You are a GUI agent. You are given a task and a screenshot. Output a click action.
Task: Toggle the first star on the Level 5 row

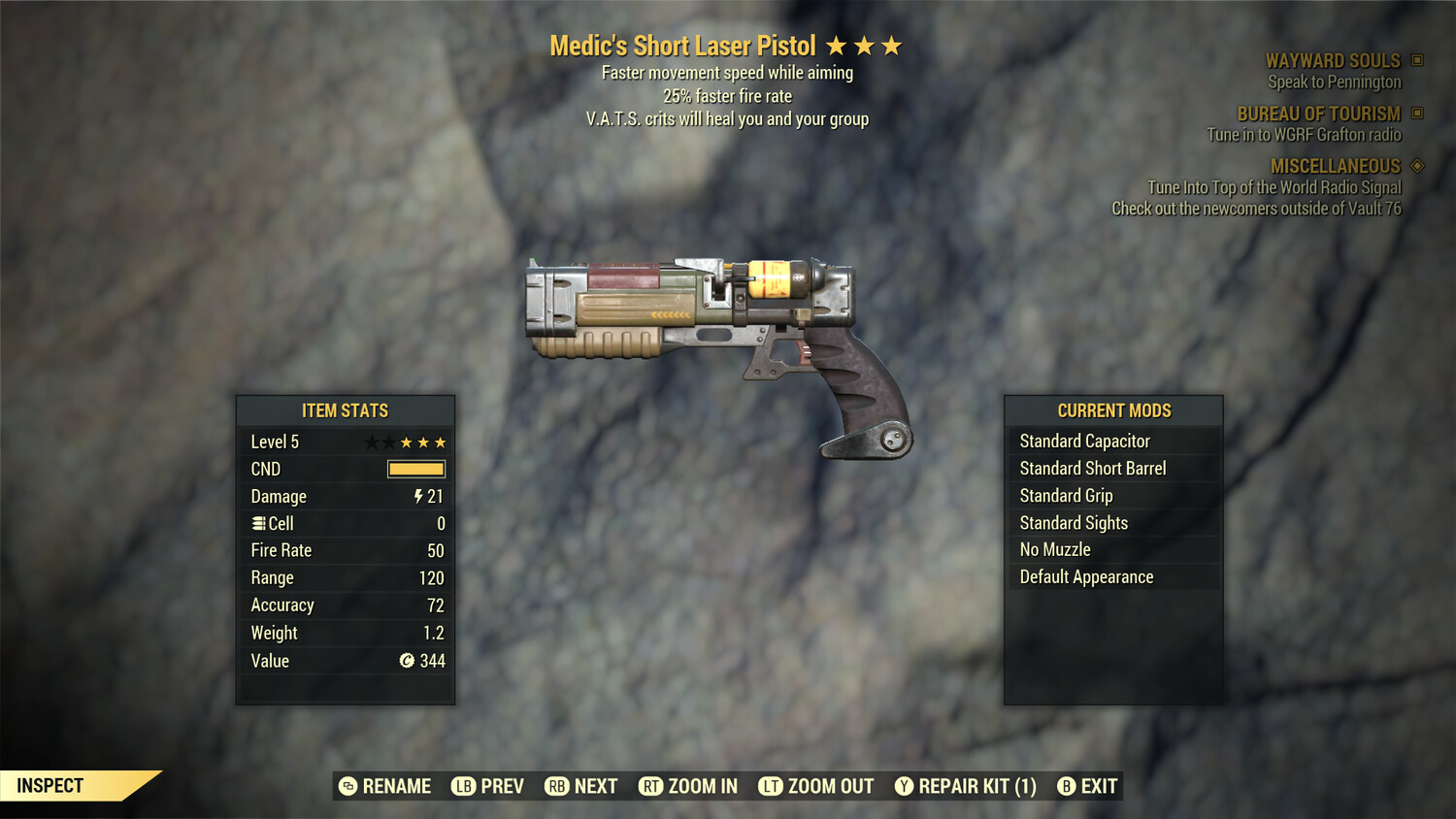[x=370, y=442]
